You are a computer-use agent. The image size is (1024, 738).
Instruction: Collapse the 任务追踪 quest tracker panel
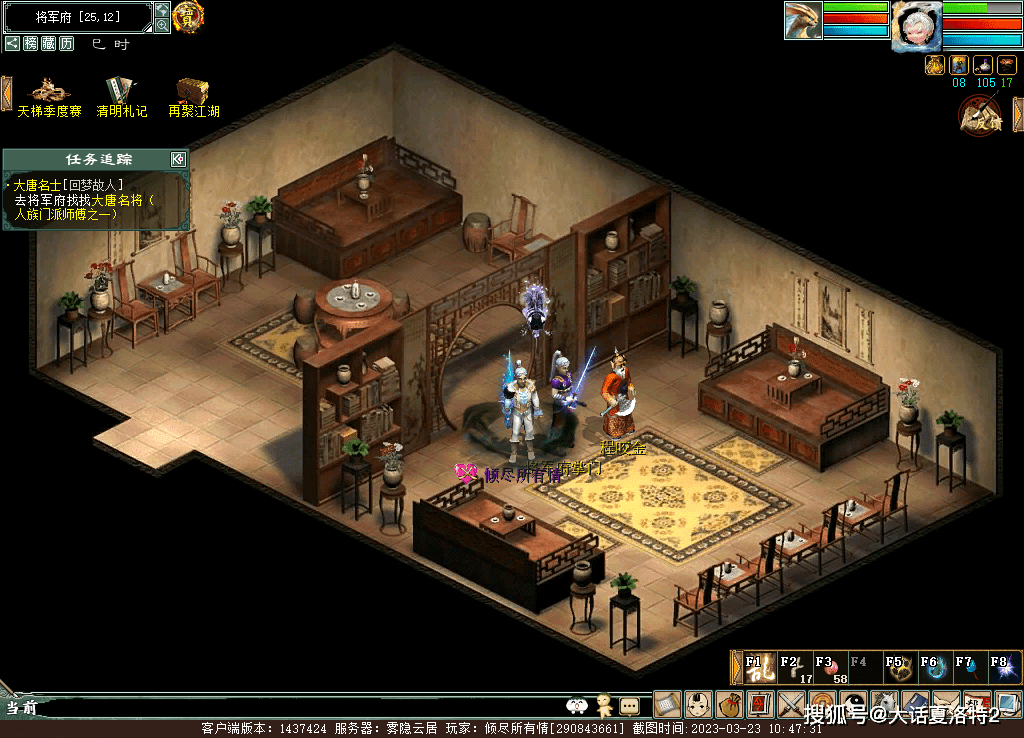click(178, 159)
